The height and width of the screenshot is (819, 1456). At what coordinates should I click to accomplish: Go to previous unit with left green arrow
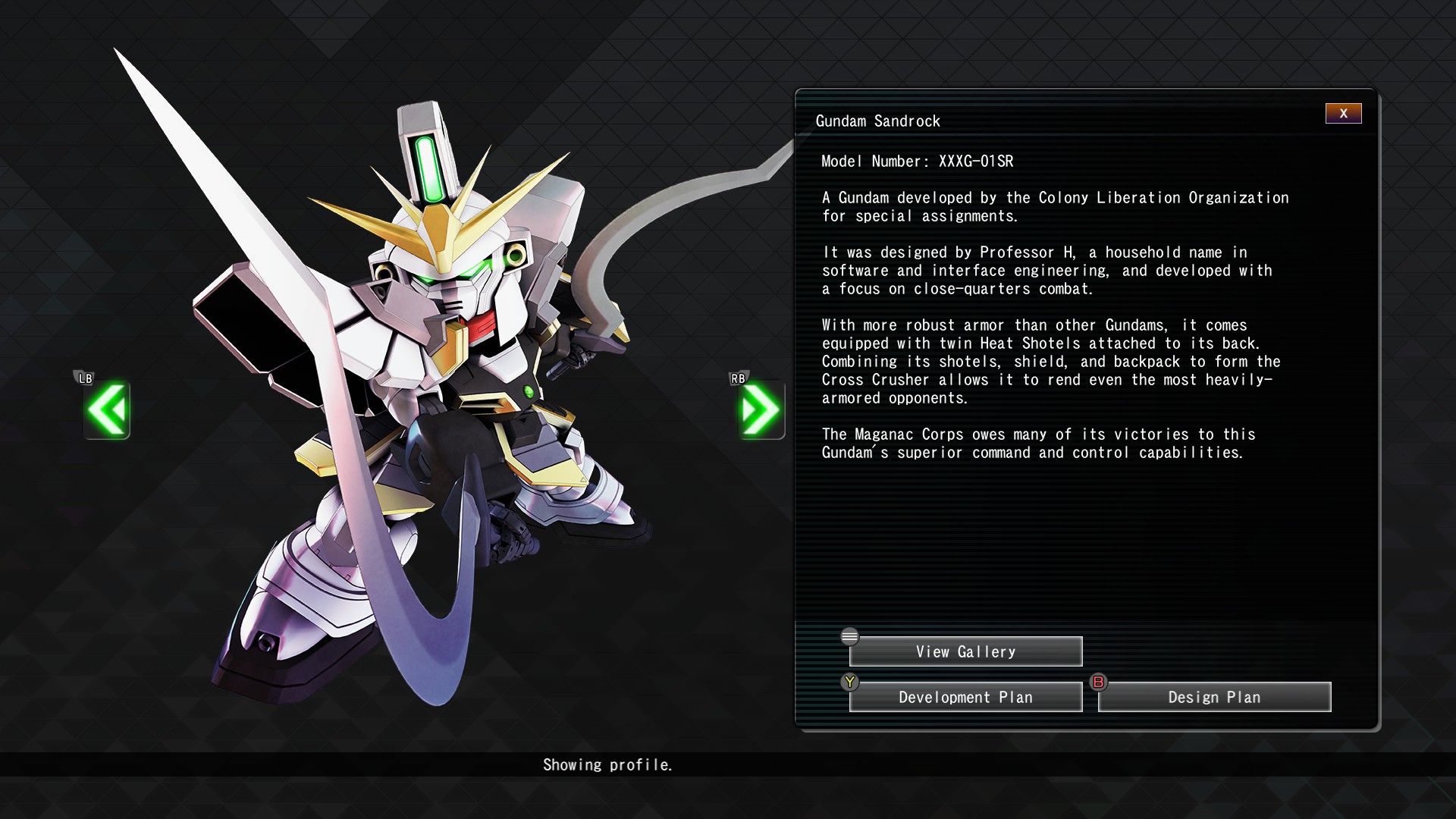(x=107, y=410)
